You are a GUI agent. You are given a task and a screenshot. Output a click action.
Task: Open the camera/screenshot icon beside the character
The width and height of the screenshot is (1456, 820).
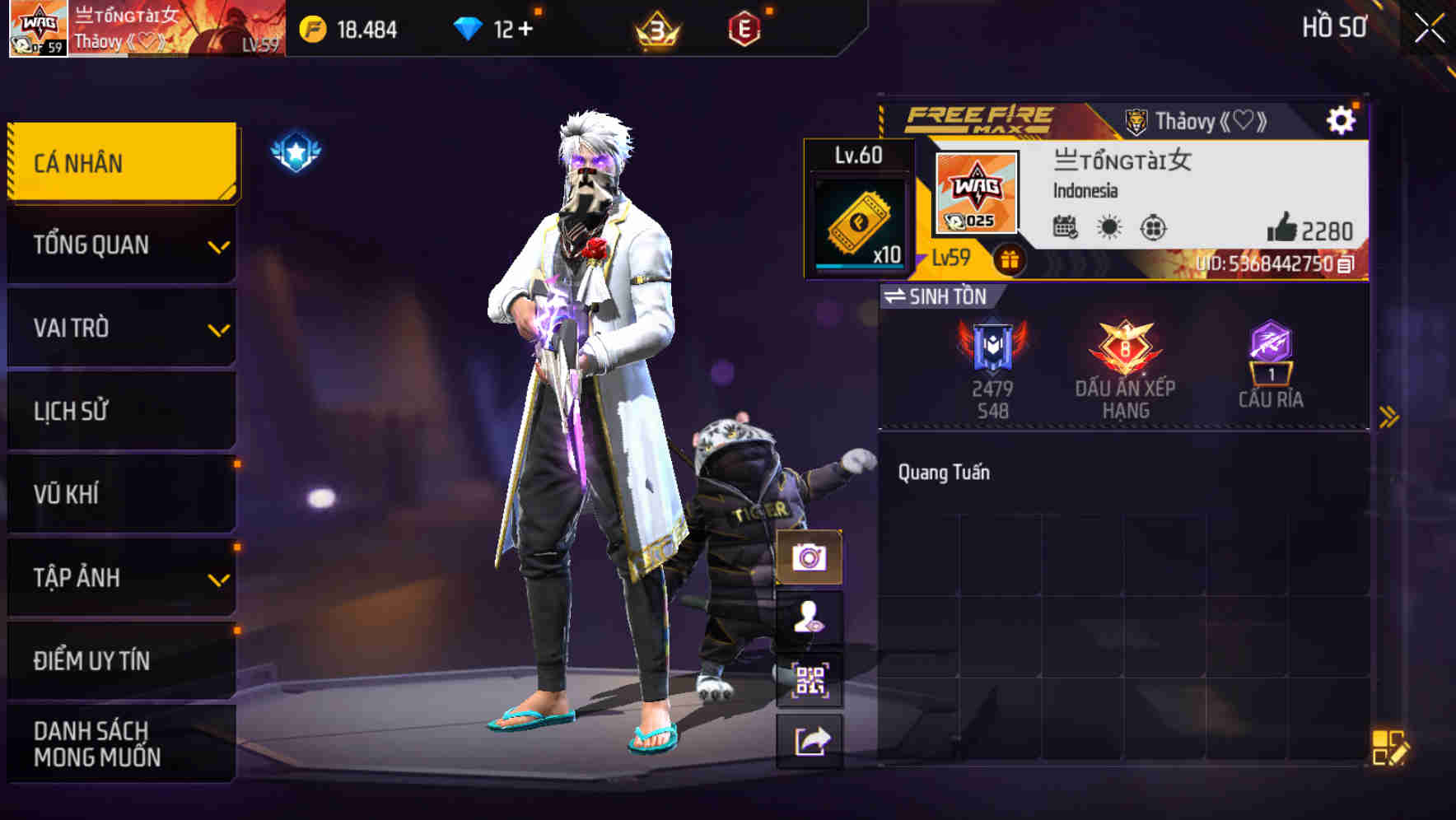point(810,558)
